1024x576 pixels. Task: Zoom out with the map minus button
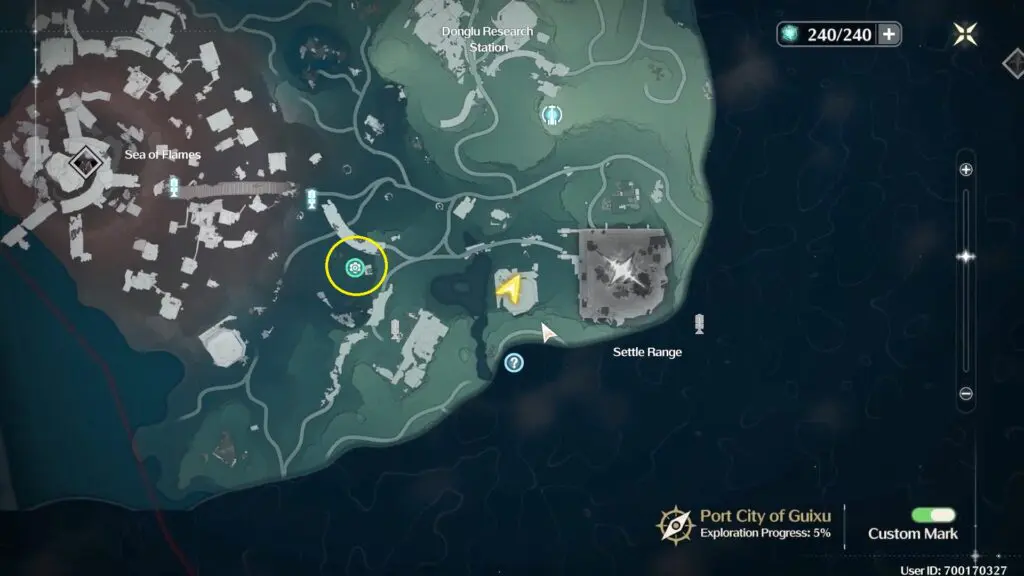pos(965,394)
